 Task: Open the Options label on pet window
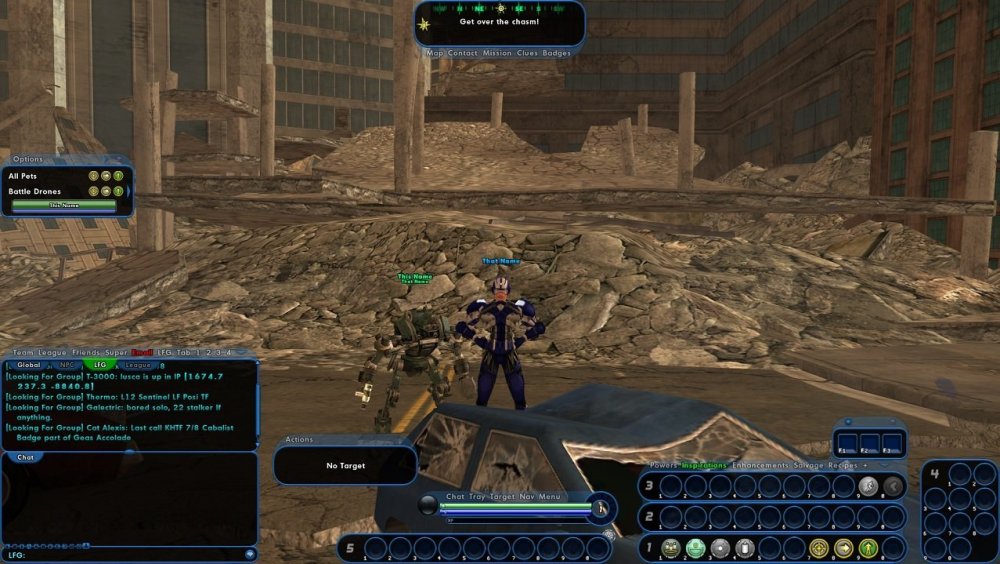(28, 159)
